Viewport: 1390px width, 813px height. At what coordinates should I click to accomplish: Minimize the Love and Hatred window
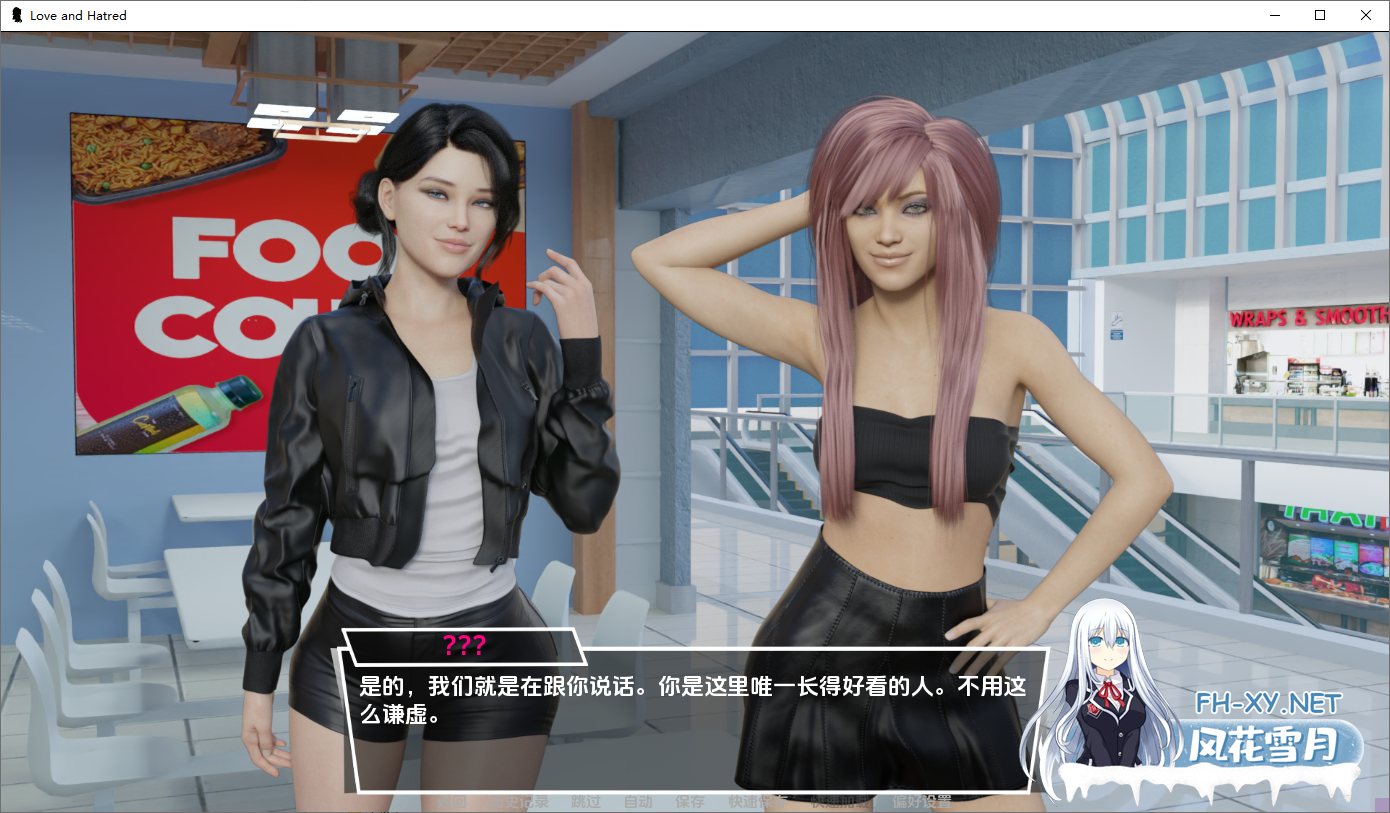(1274, 15)
